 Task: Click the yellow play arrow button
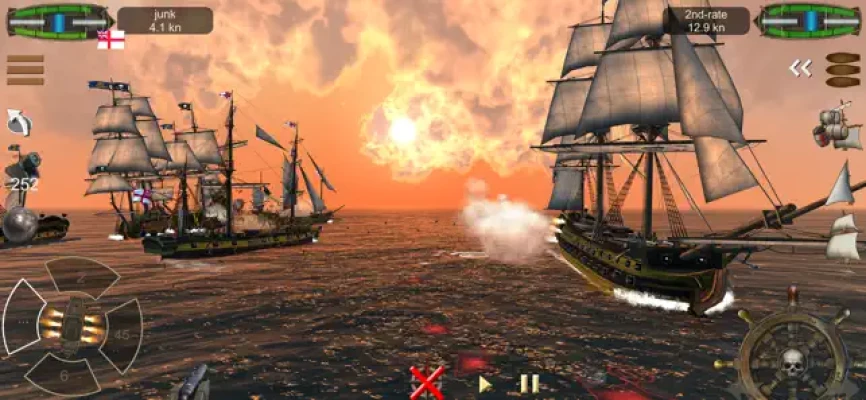click(485, 383)
